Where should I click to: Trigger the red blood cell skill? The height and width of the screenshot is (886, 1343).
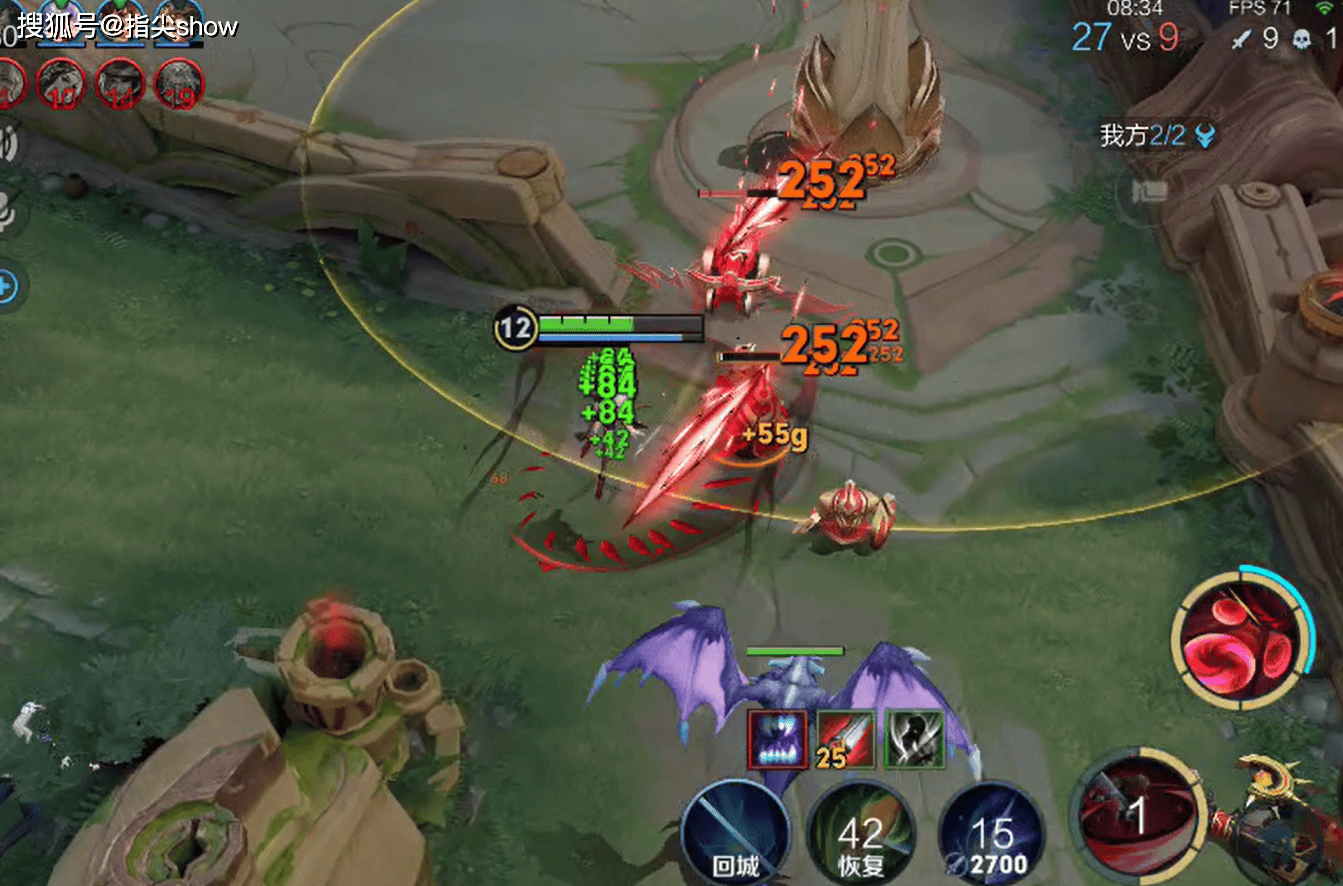tap(1242, 638)
